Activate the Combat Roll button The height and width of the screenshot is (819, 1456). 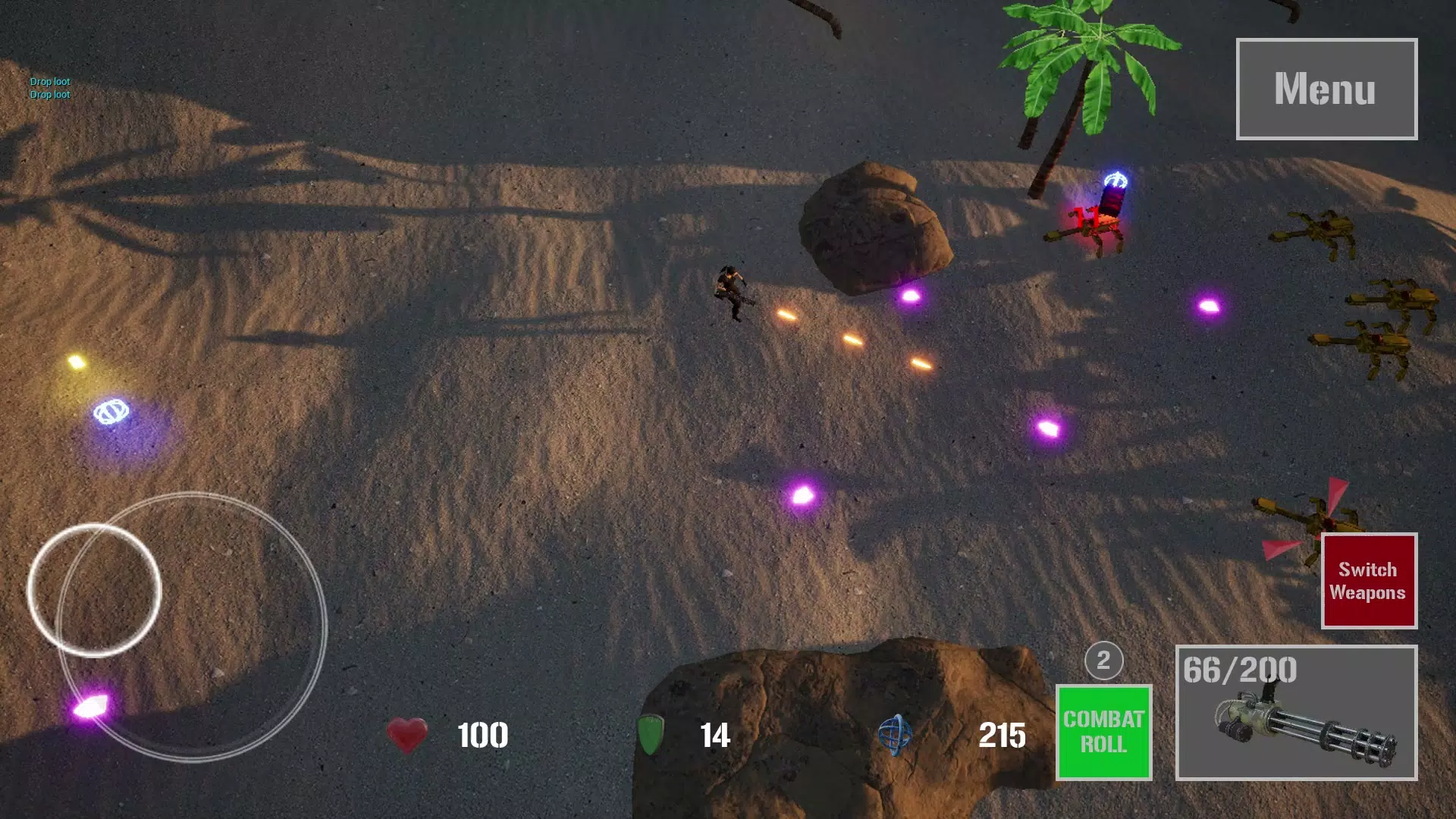(x=1103, y=732)
